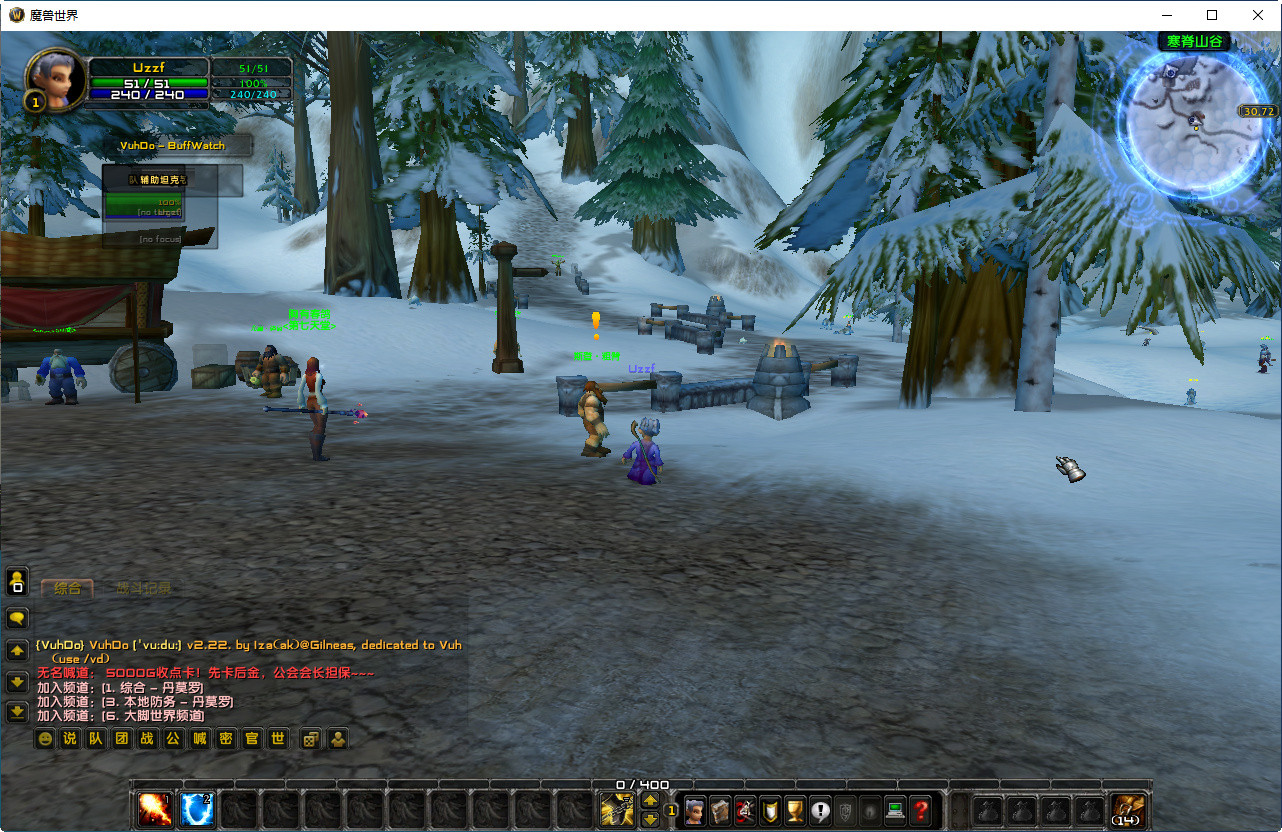Viewport: 1282px width, 832px height.
Task: Open the red question mark help button
Action: [x=921, y=810]
